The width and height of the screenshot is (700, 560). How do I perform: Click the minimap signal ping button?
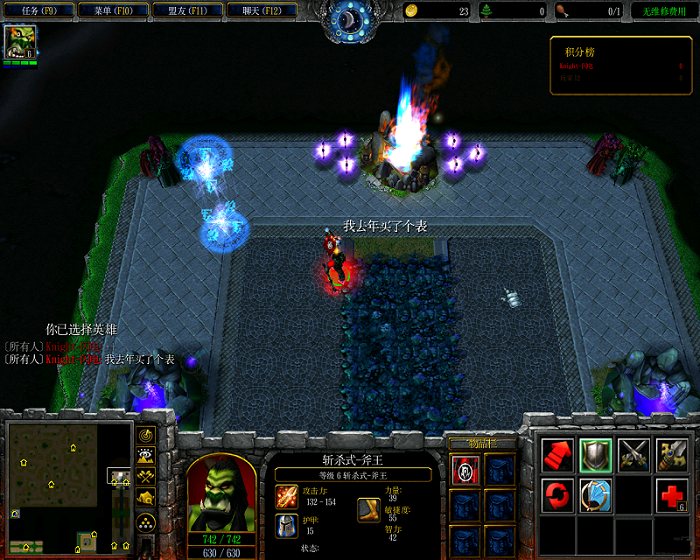(x=147, y=436)
